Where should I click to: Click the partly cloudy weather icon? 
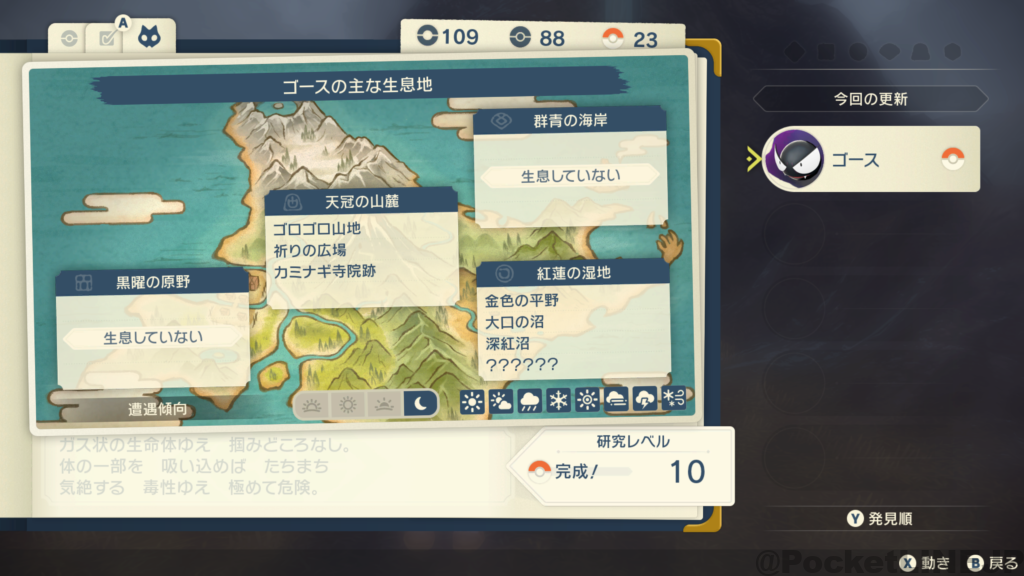tap(501, 402)
